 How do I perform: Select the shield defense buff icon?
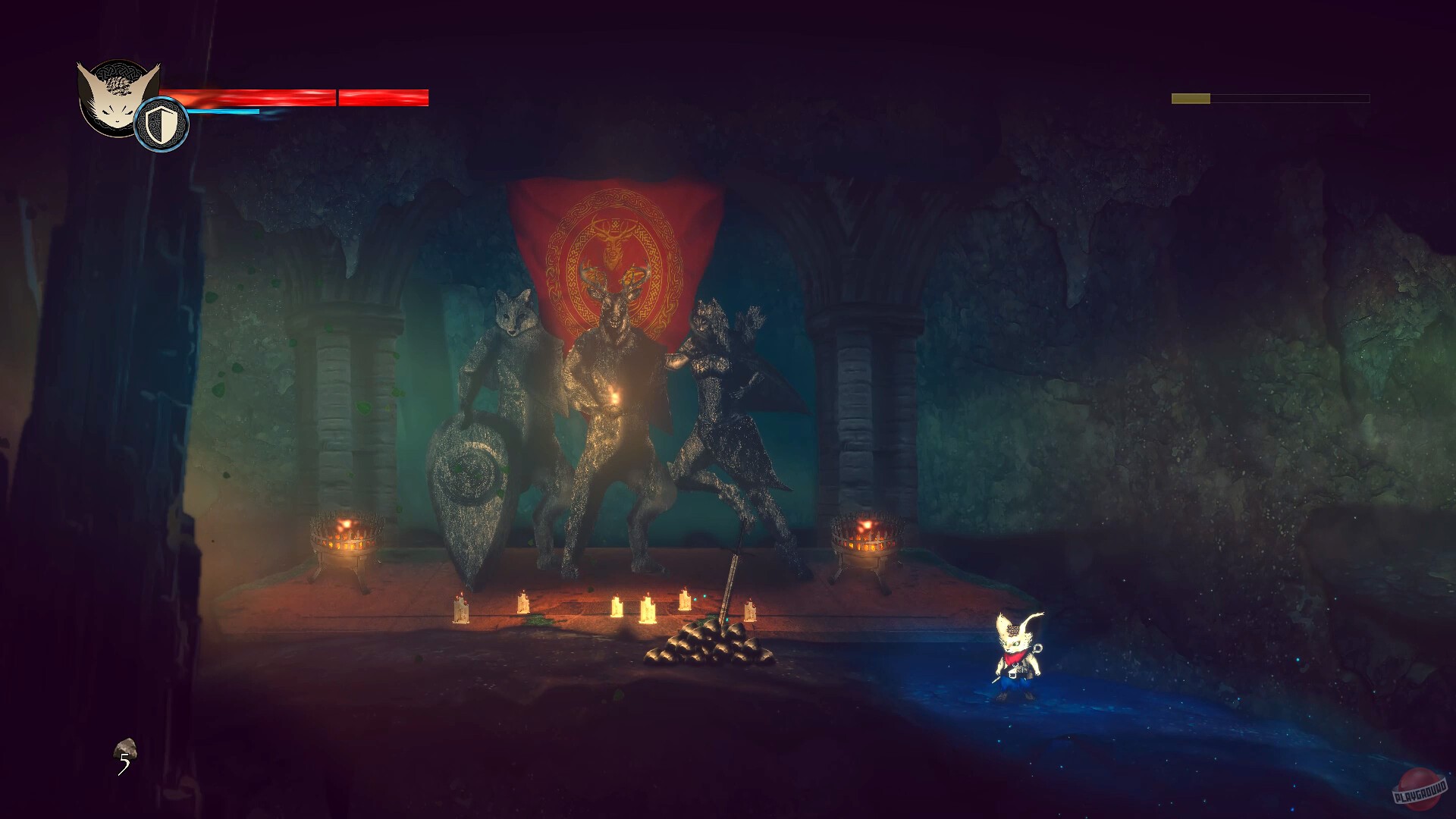[x=160, y=124]
